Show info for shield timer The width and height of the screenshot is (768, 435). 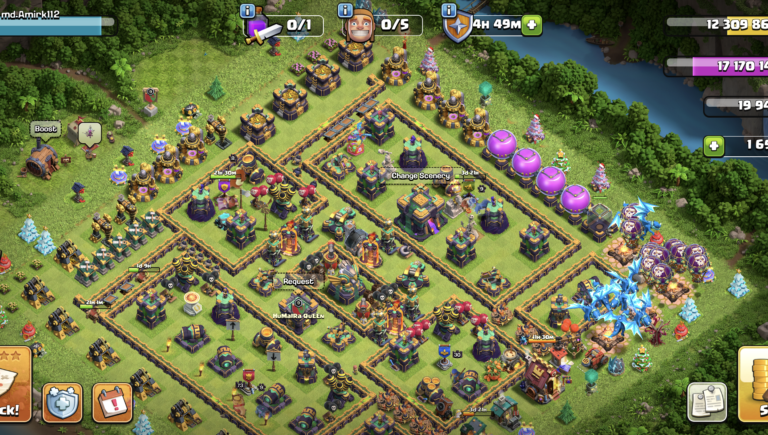point(448,10)
